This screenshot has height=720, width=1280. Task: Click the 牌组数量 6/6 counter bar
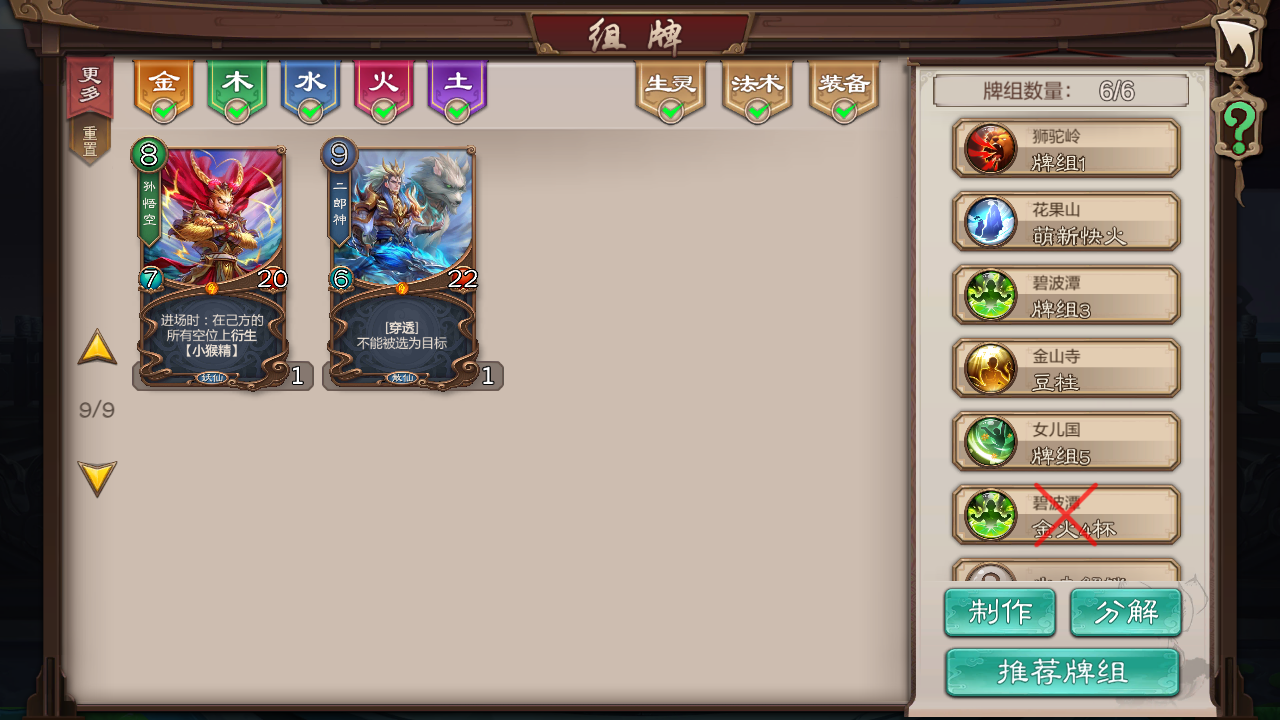pyautogui.click(x=1060, y=90)
